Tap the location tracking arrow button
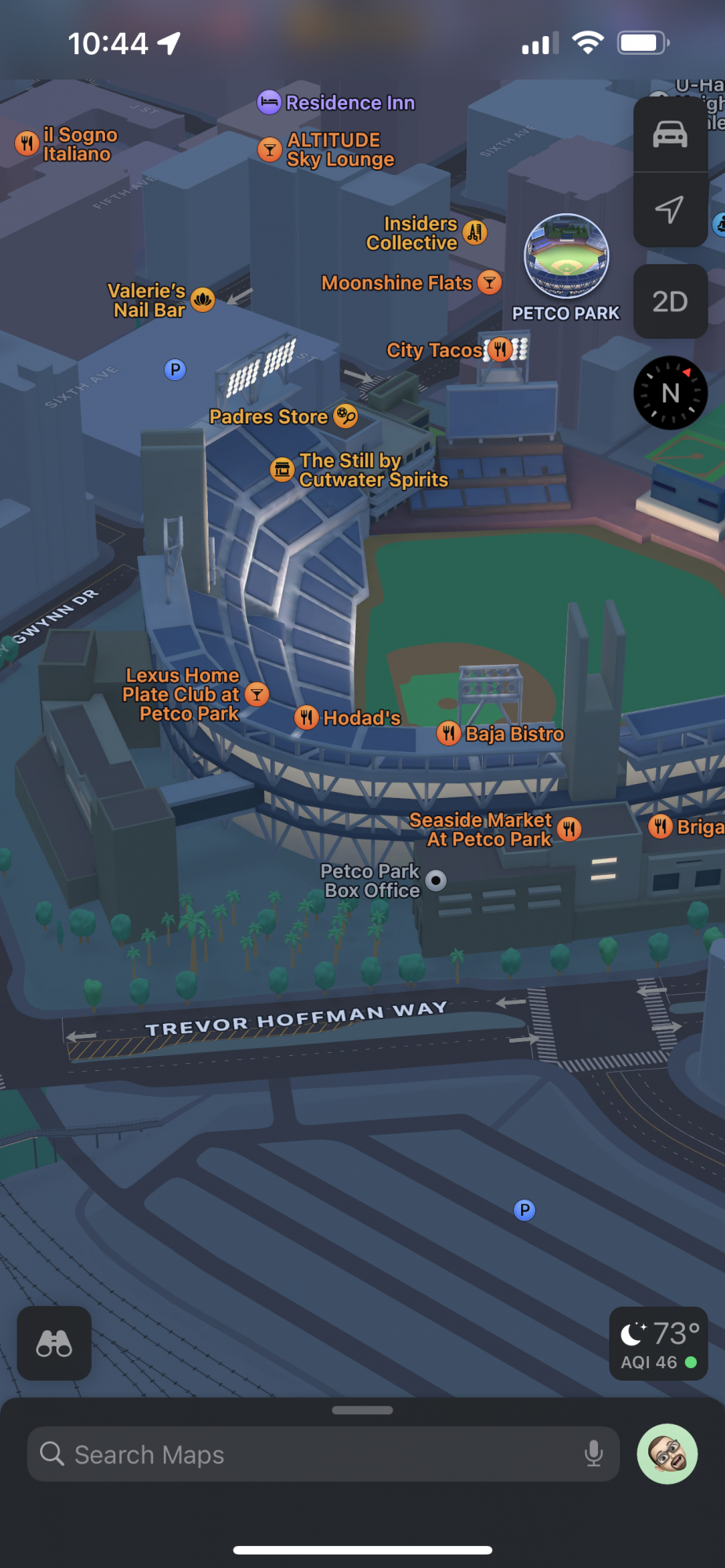The width and height of the screenshot is (725, 1568). pos(670,209)
